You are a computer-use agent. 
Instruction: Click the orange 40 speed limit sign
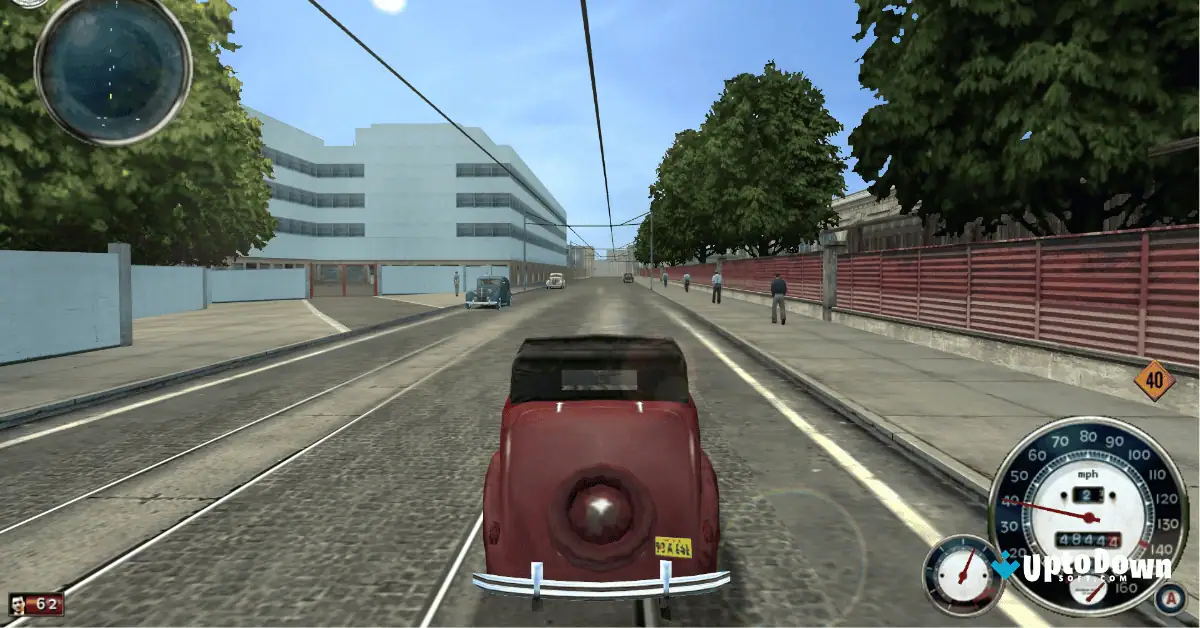1155,380
